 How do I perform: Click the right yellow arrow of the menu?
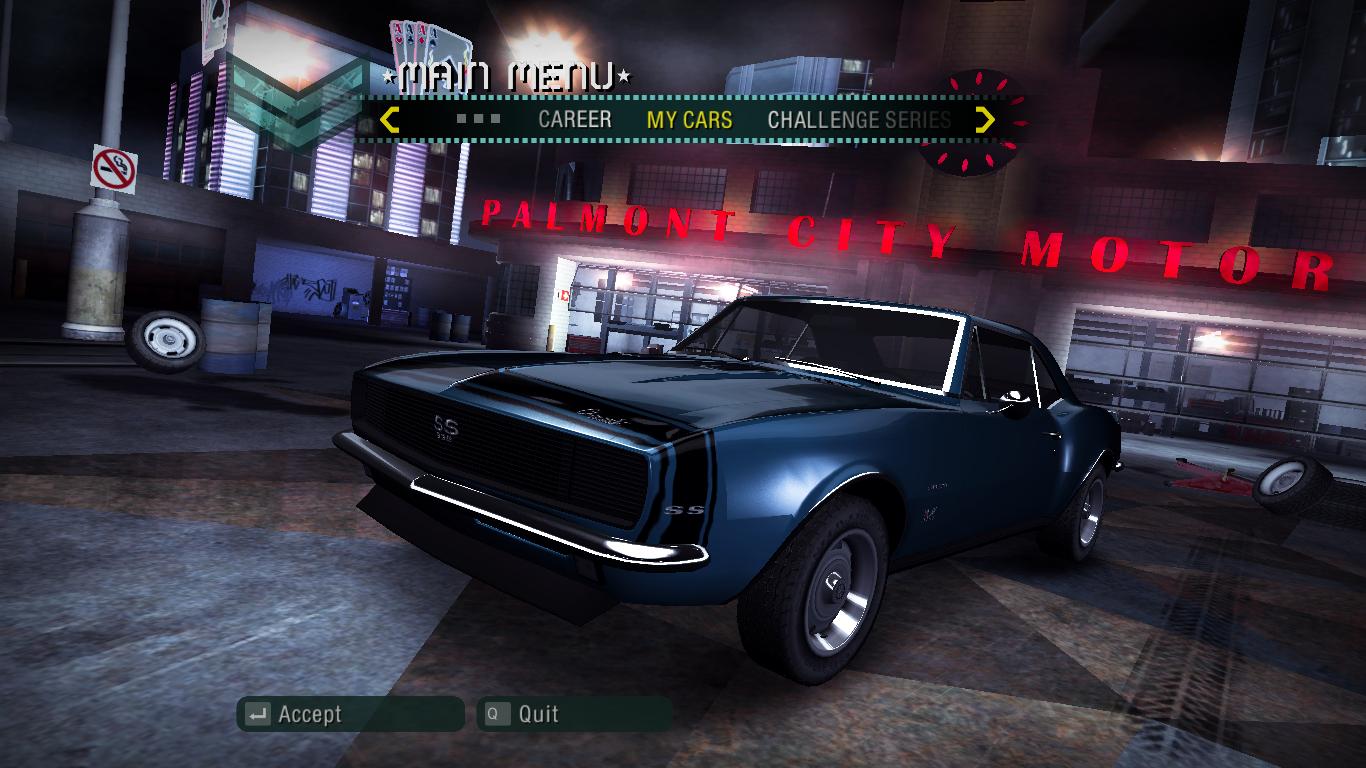[985, 120]
